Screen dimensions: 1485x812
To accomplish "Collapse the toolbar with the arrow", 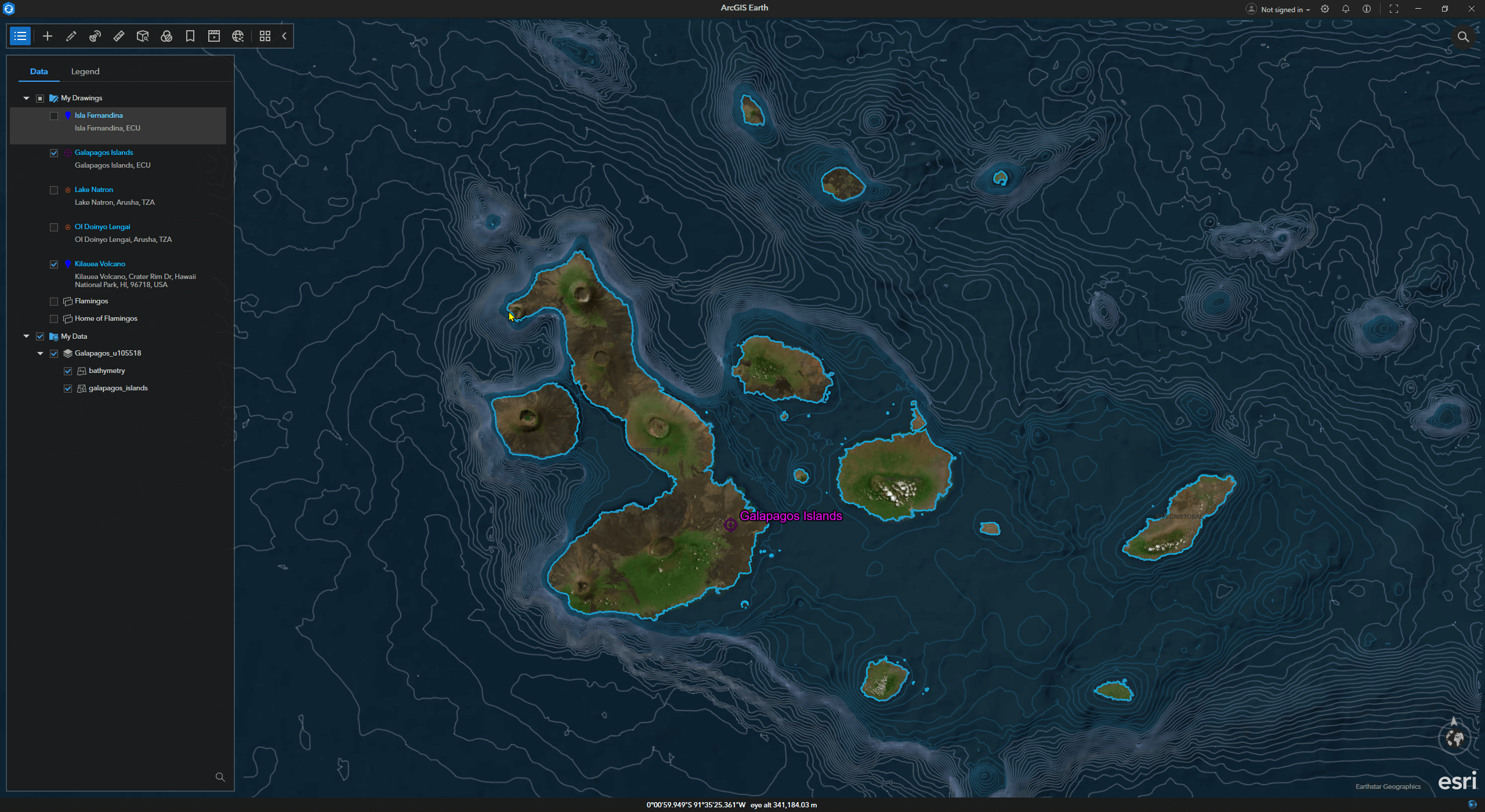I will (x=284, y=36).
